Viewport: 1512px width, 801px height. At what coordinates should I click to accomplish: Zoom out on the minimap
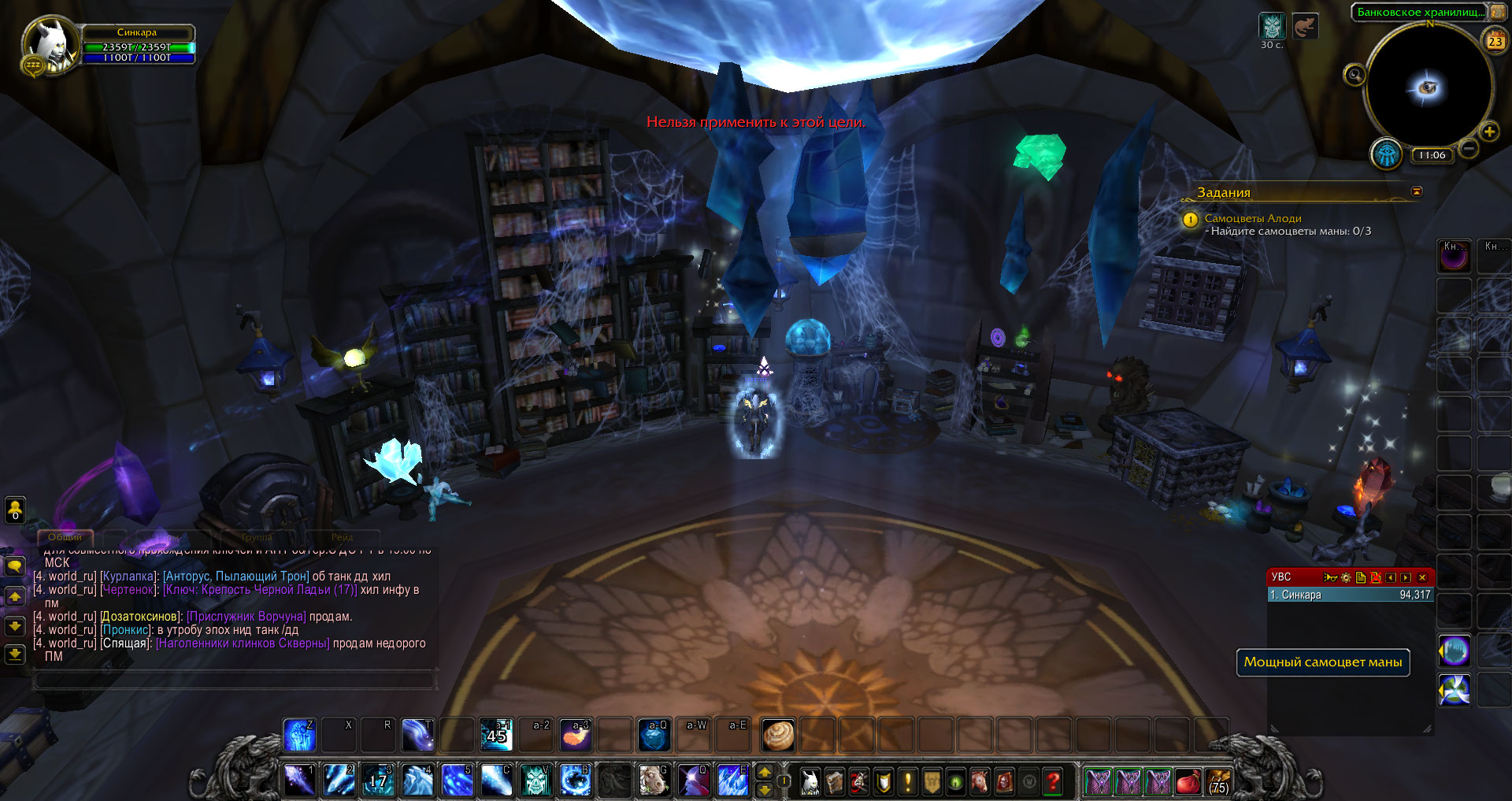tap(1468, 148)
